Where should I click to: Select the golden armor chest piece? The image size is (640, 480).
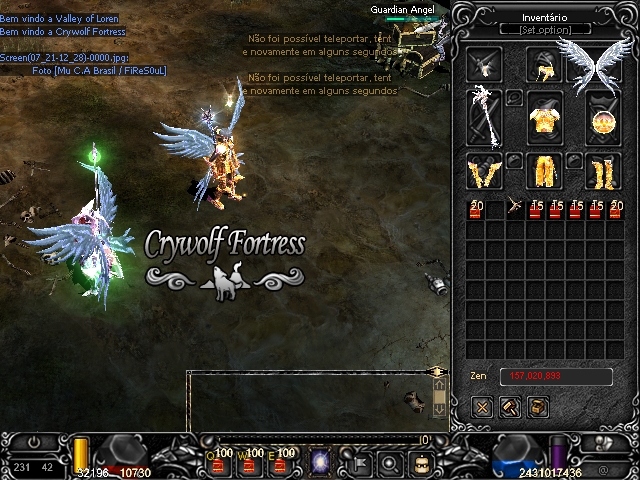[545, 118]
